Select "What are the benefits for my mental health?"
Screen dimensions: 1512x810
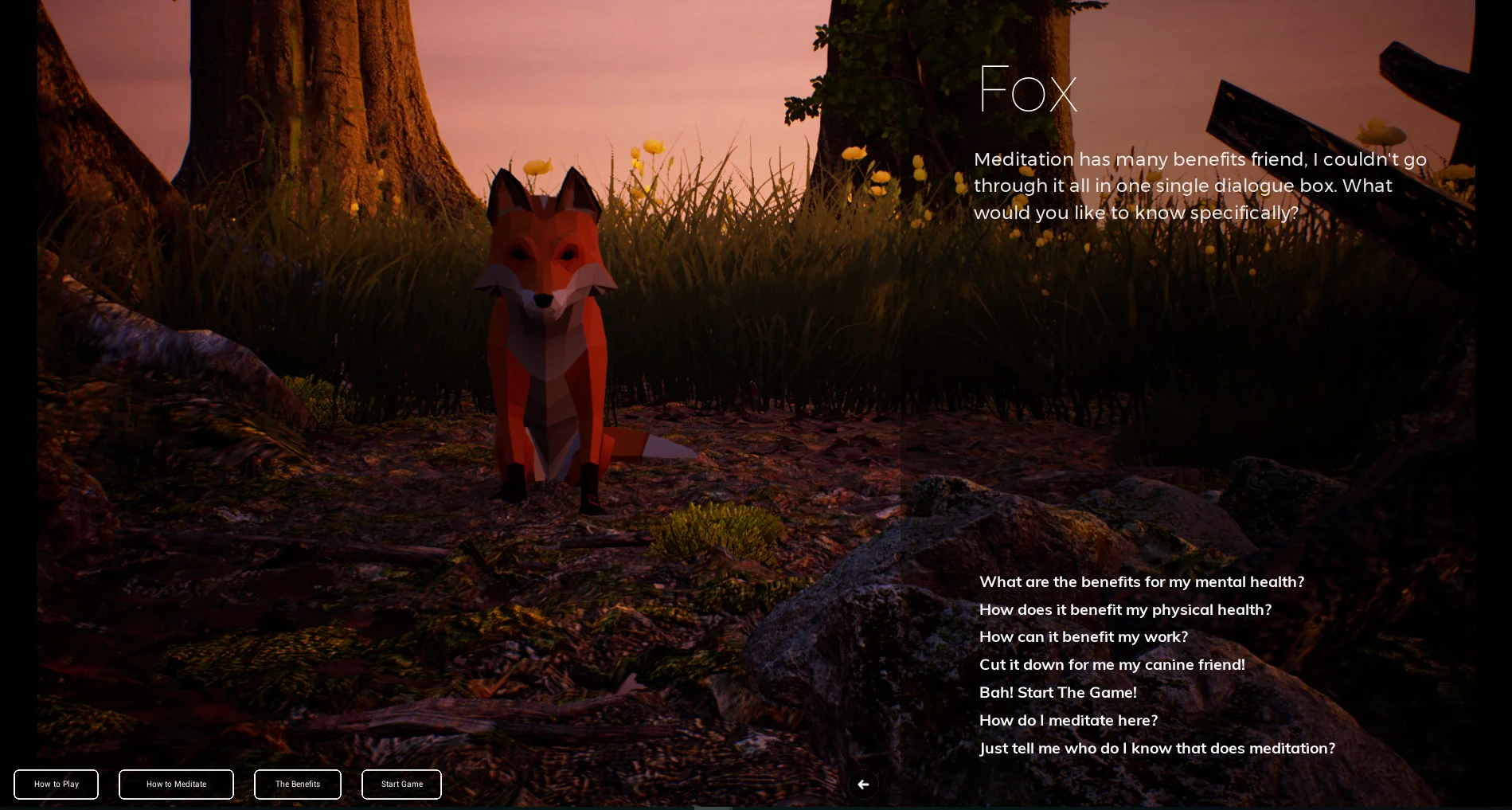coord(1142,581)
